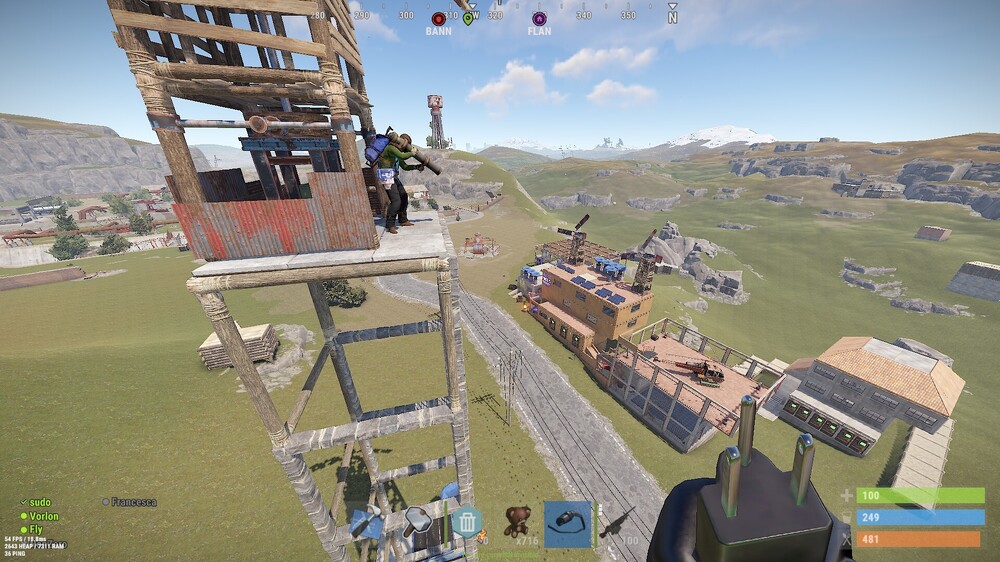This screenshot has height=562, width=1000.
Task: Select team member sudo
Action: 39,502
